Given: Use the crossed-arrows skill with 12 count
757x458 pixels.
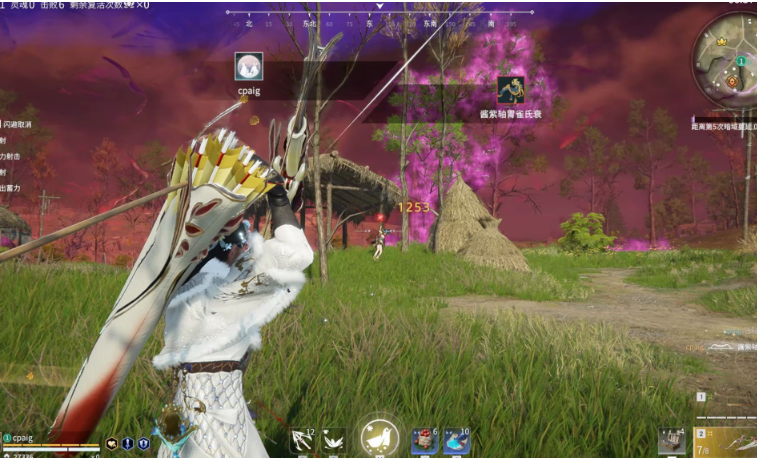Looking at the screenshot, I should [302, 440].
